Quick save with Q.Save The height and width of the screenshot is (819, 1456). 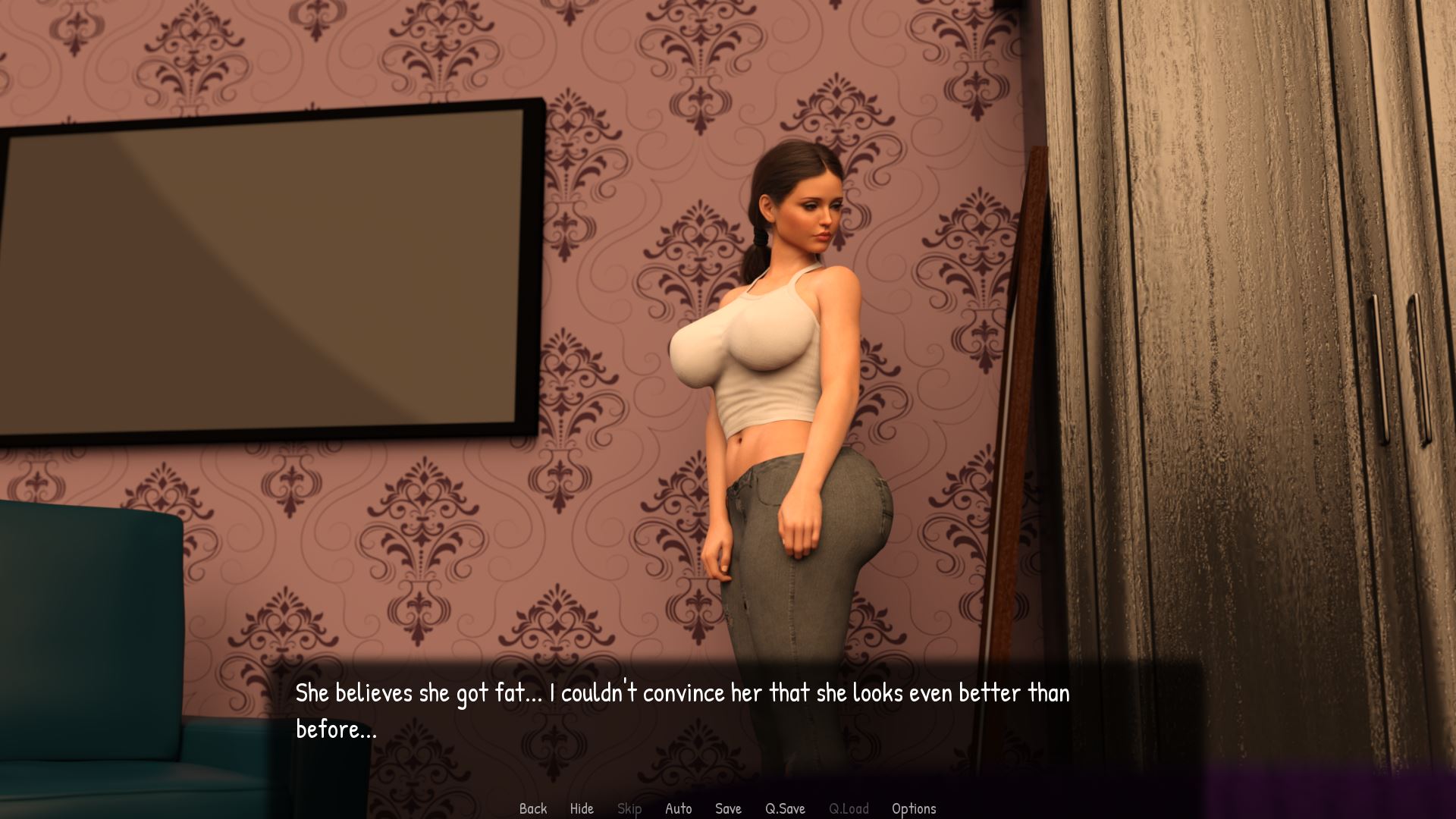click(x=785, y=808)
